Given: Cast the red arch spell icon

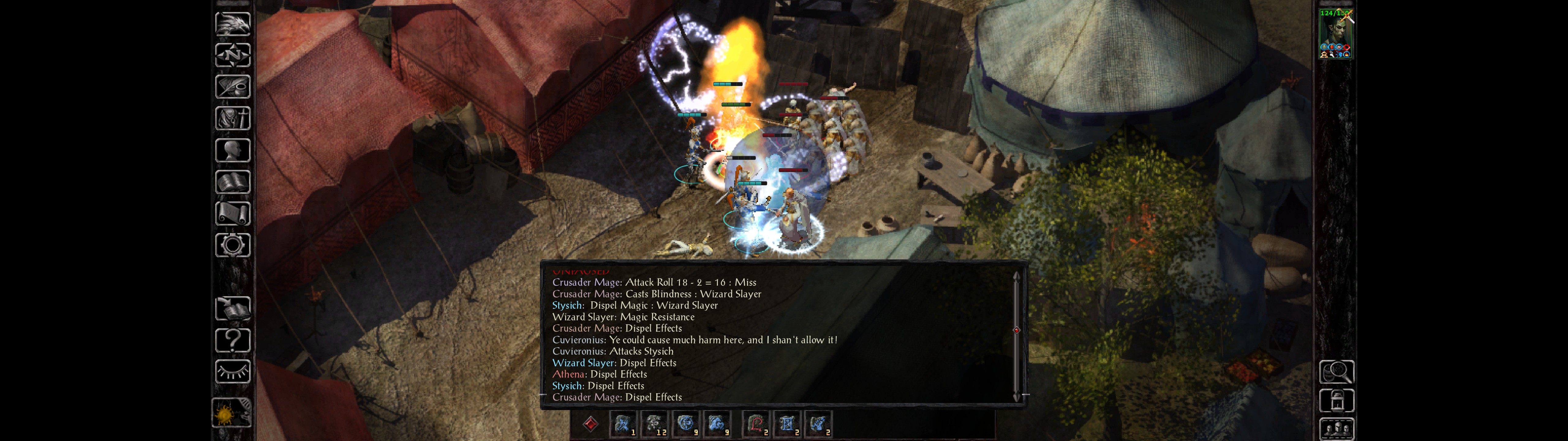Looking at the screenshot, I should (756, 424).
